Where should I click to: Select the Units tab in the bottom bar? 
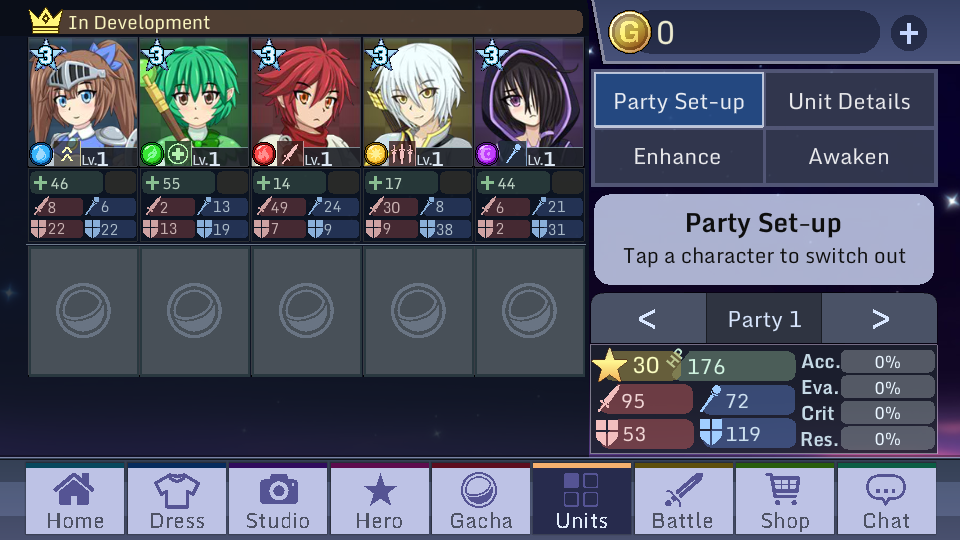pos(582,501)
